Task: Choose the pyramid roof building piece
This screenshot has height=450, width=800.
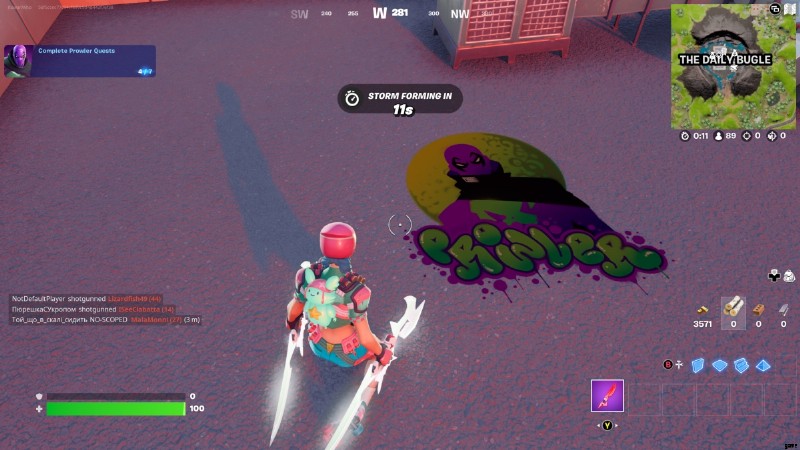Action: 763,365
